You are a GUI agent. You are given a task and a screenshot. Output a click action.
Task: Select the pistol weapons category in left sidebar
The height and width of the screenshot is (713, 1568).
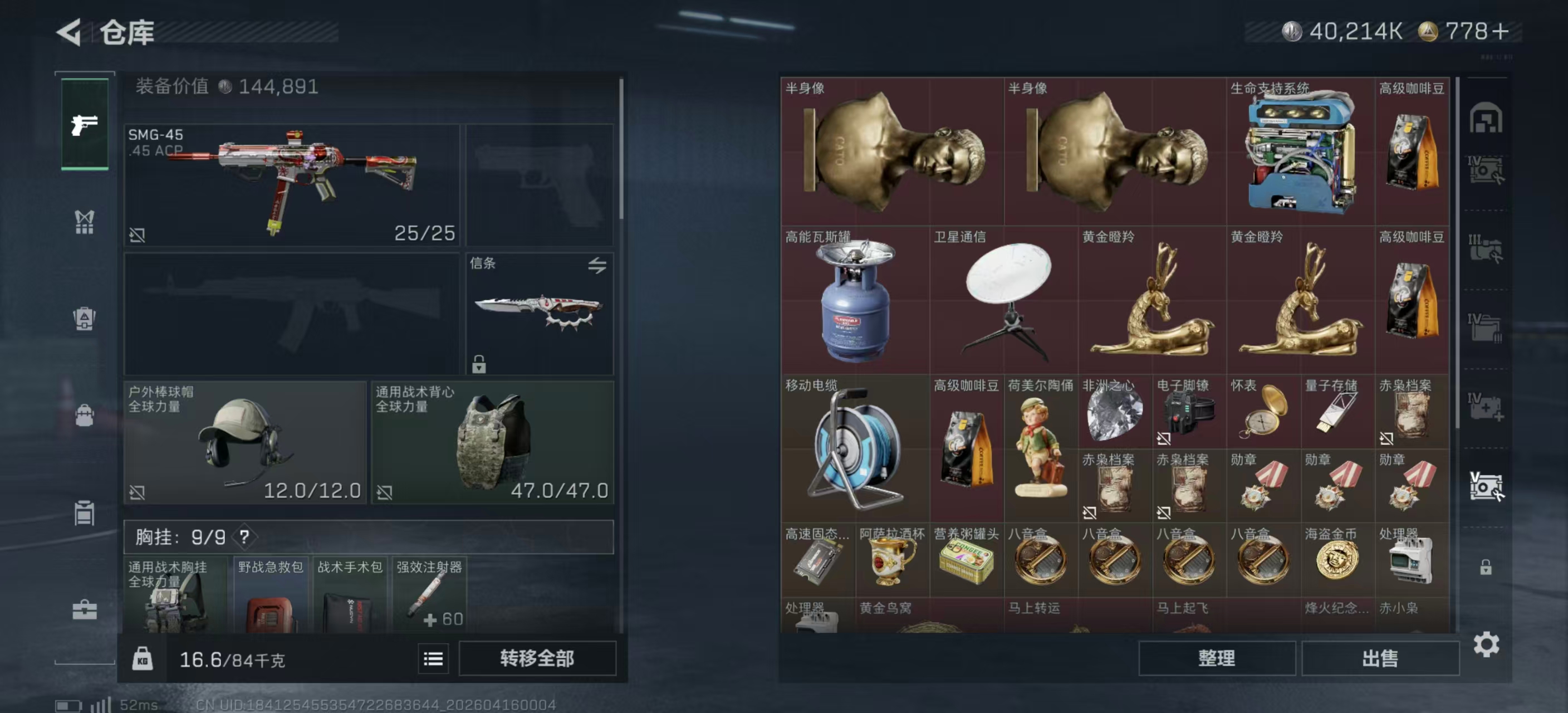84,125
